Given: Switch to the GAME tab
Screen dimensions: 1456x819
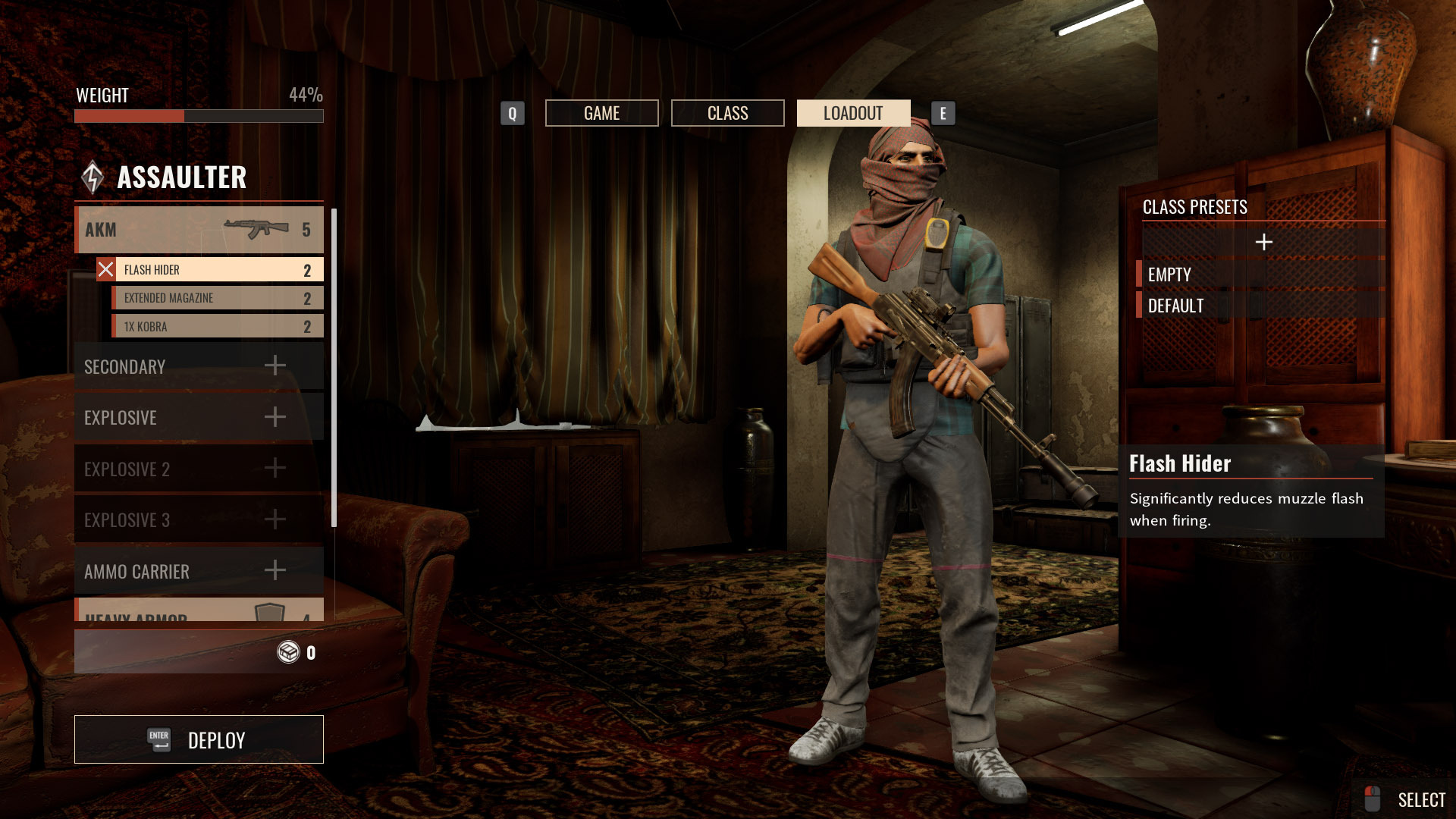Looking at the screenshot, I should tap(601, 113).
